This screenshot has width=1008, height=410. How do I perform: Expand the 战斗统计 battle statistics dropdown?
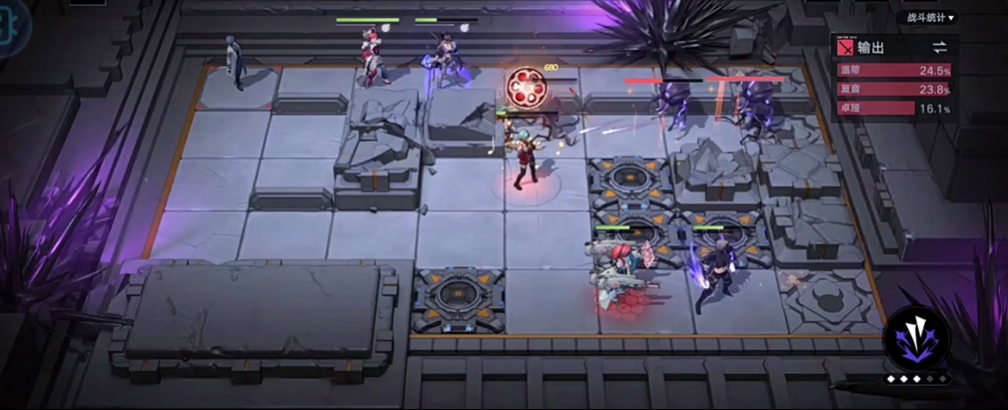pyautogui.click(x=930, y=17)
